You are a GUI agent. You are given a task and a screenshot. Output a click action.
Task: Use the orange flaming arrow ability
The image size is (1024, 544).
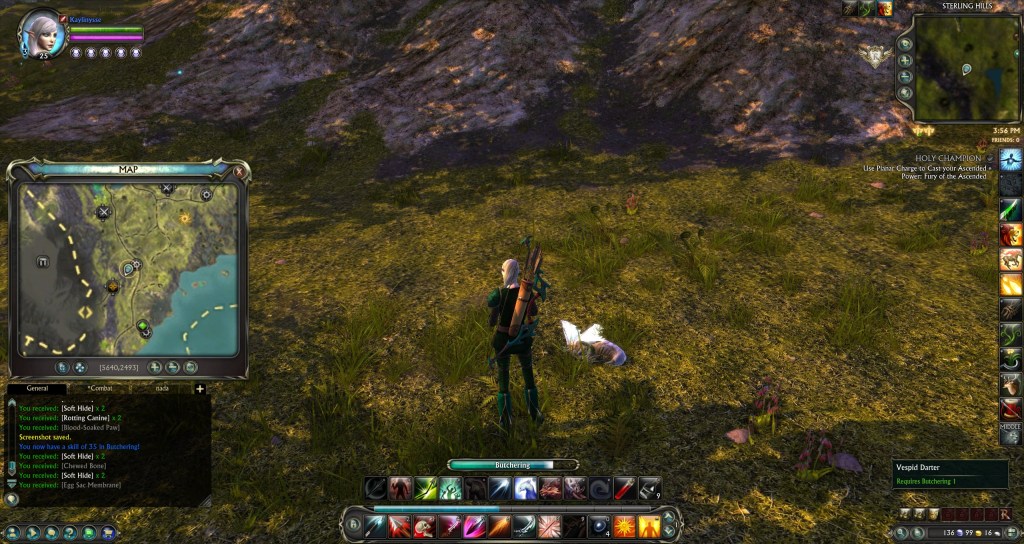pyautogui.click(x=499, y=526)
